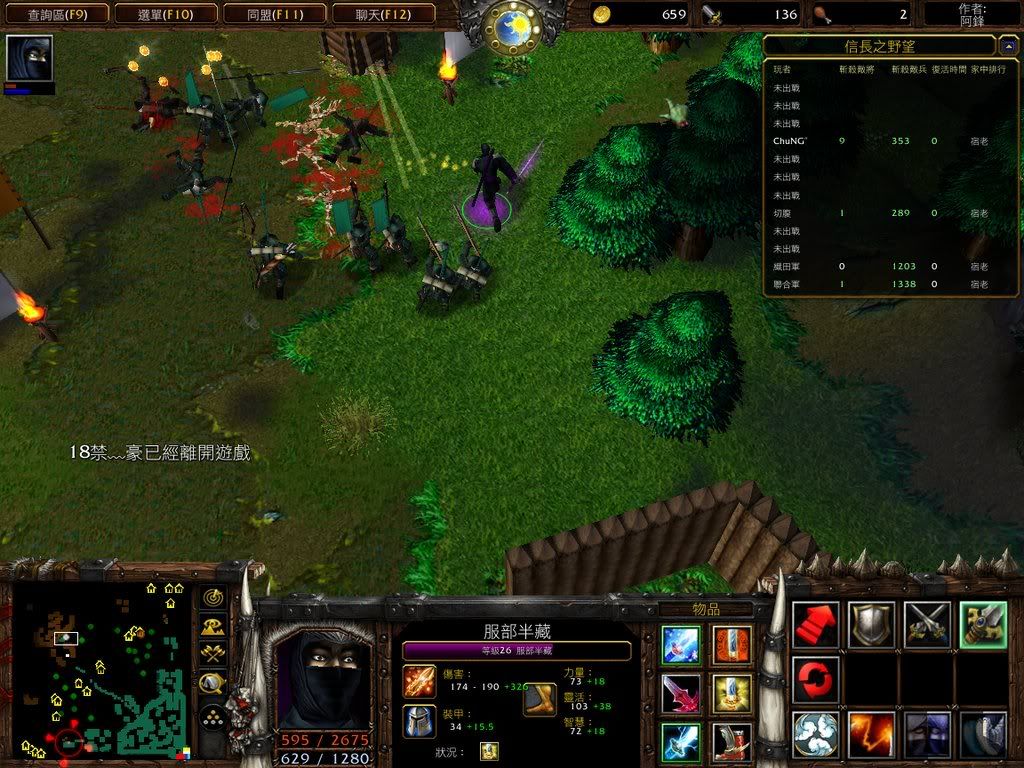The height and width of the screenshot is (768, 1024).
Task: Open the quest log (F9) menu
Action: click(53, 14)
